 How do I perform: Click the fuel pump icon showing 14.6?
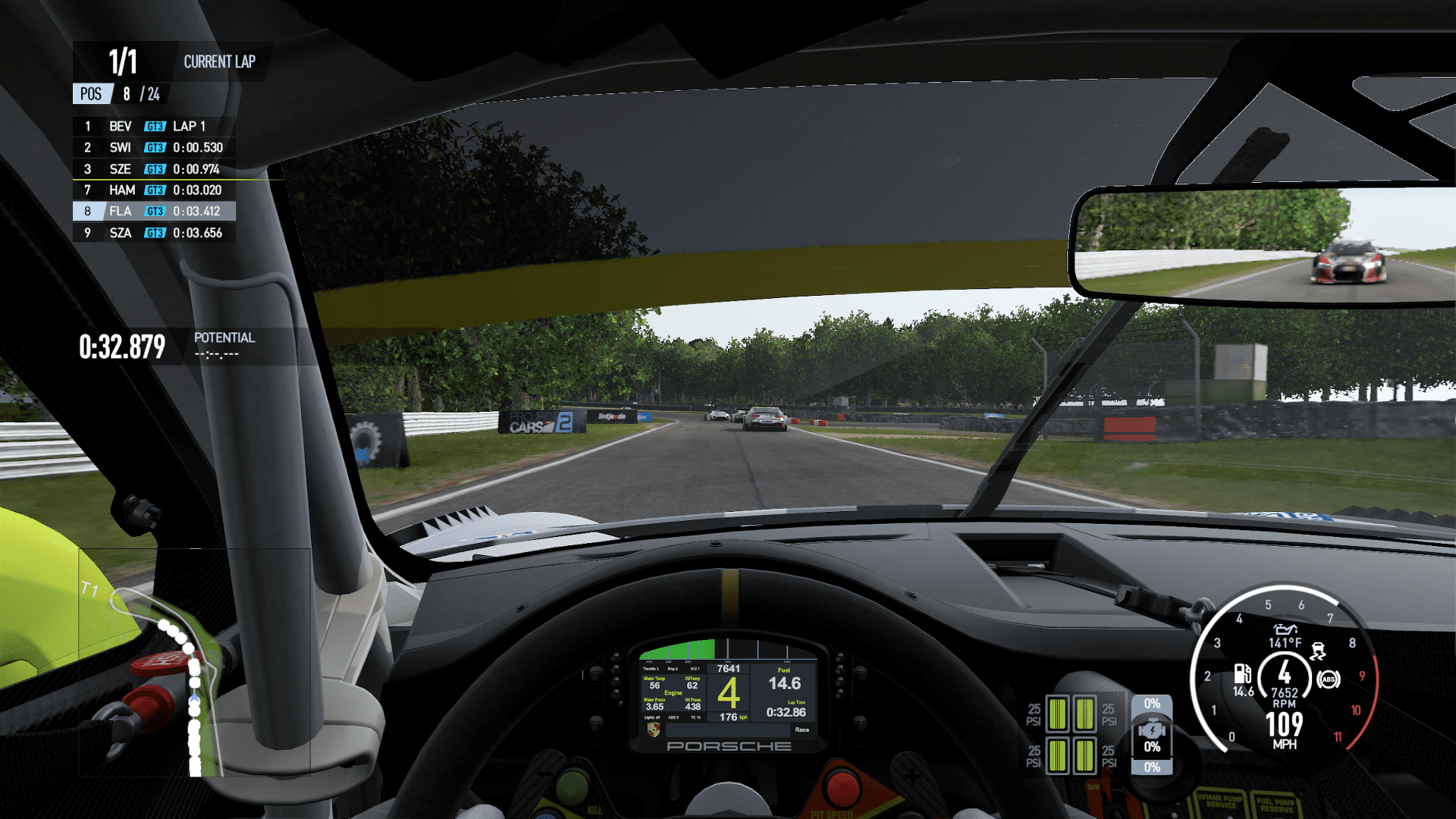1243,673
